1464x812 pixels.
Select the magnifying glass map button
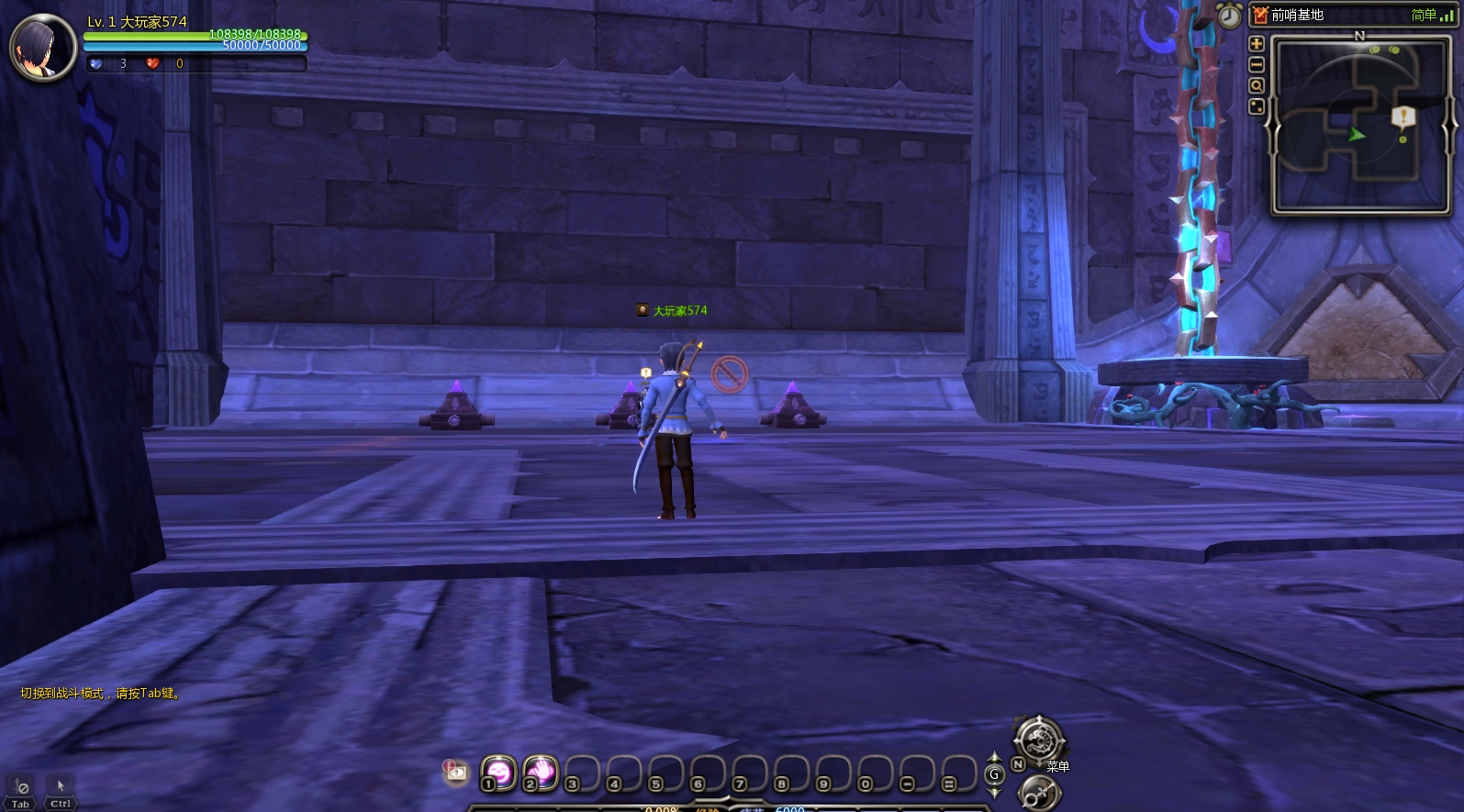point(1257,86)
